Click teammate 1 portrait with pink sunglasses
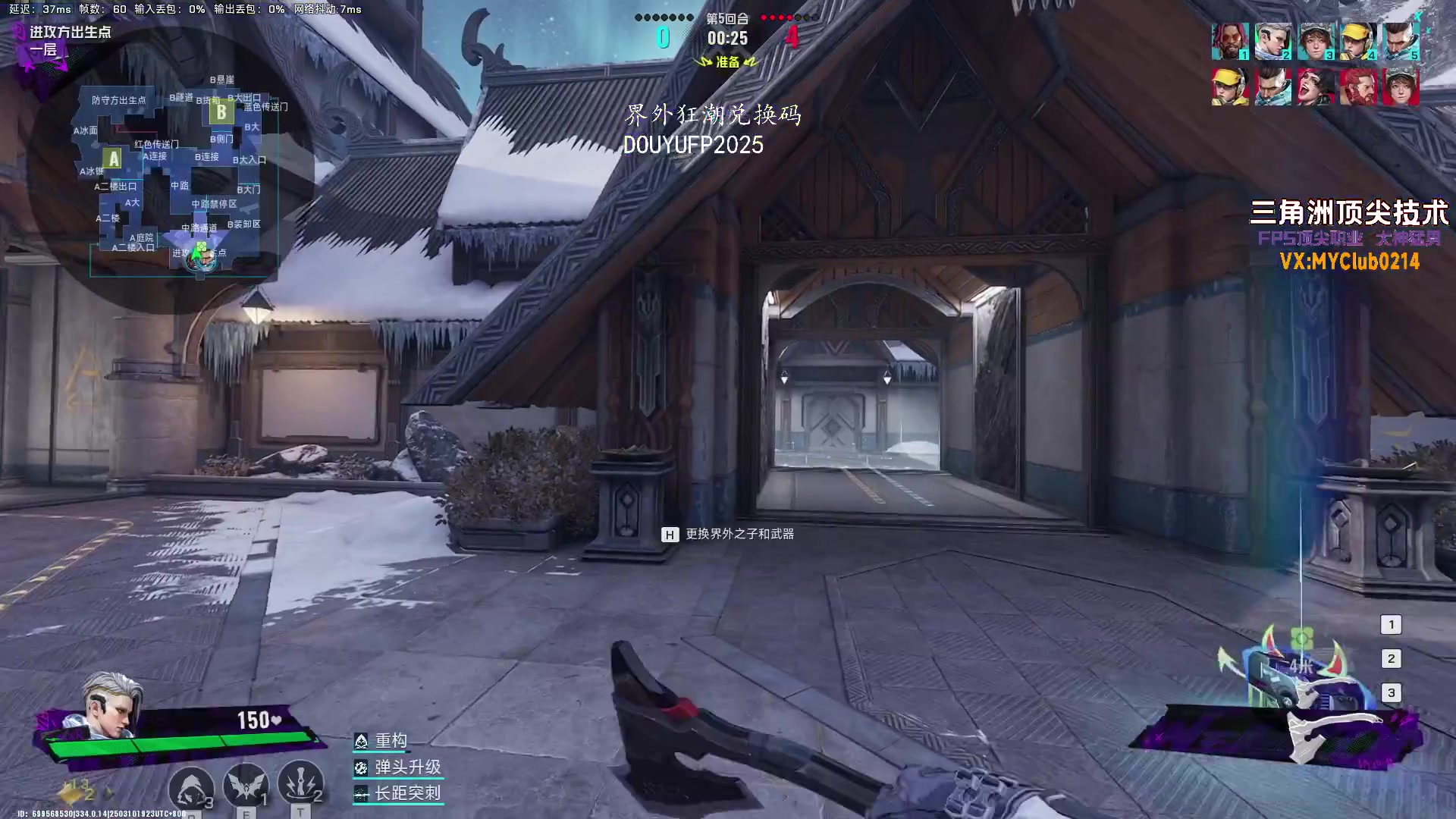The height and width of the screenshot is (819, 1456). point(1229,41)
